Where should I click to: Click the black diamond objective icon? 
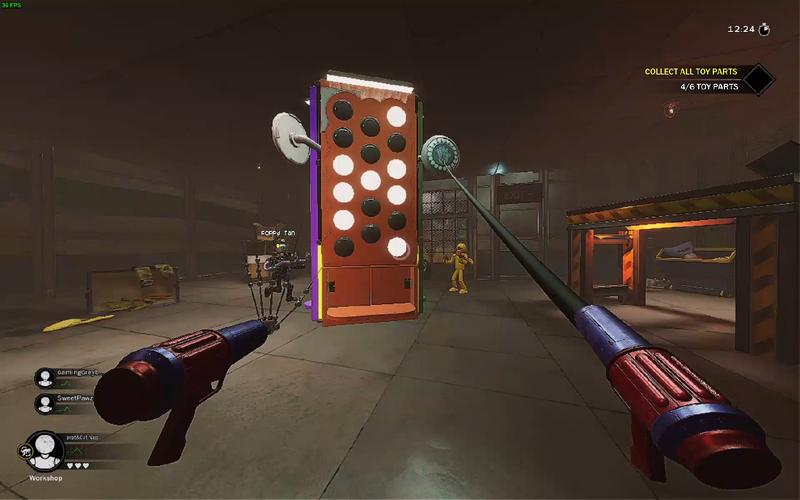point(757,79)
